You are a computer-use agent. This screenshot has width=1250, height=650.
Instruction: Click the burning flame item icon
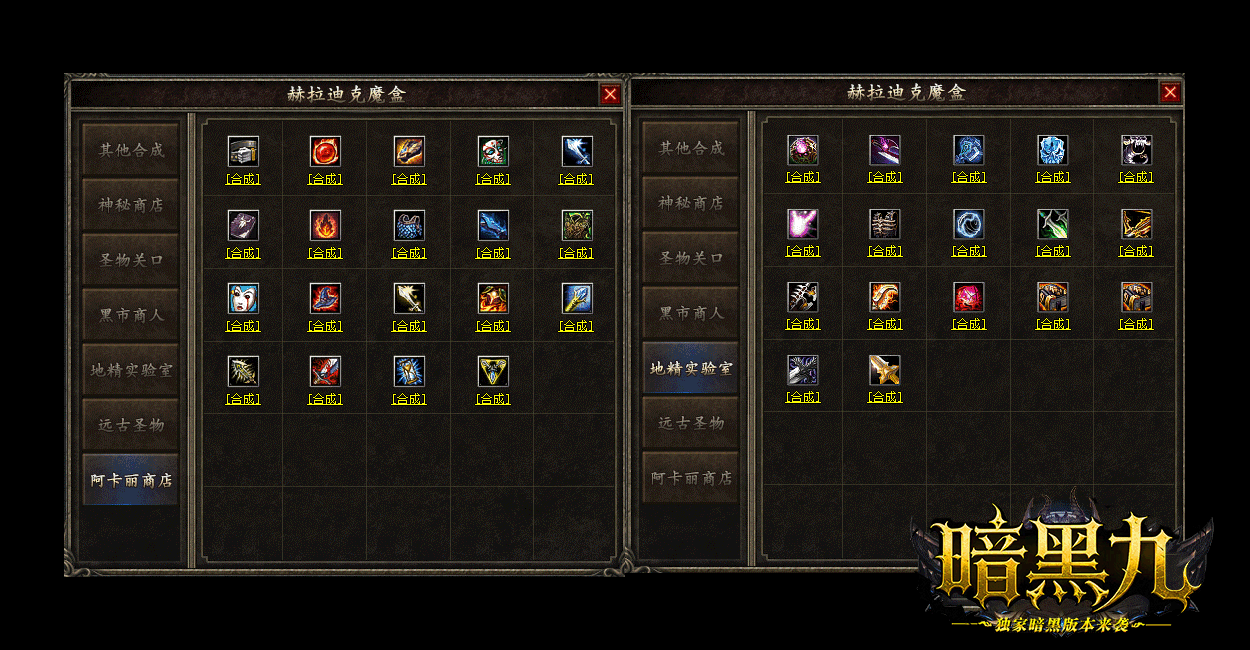pyautogui.click(x=325, y=225)
